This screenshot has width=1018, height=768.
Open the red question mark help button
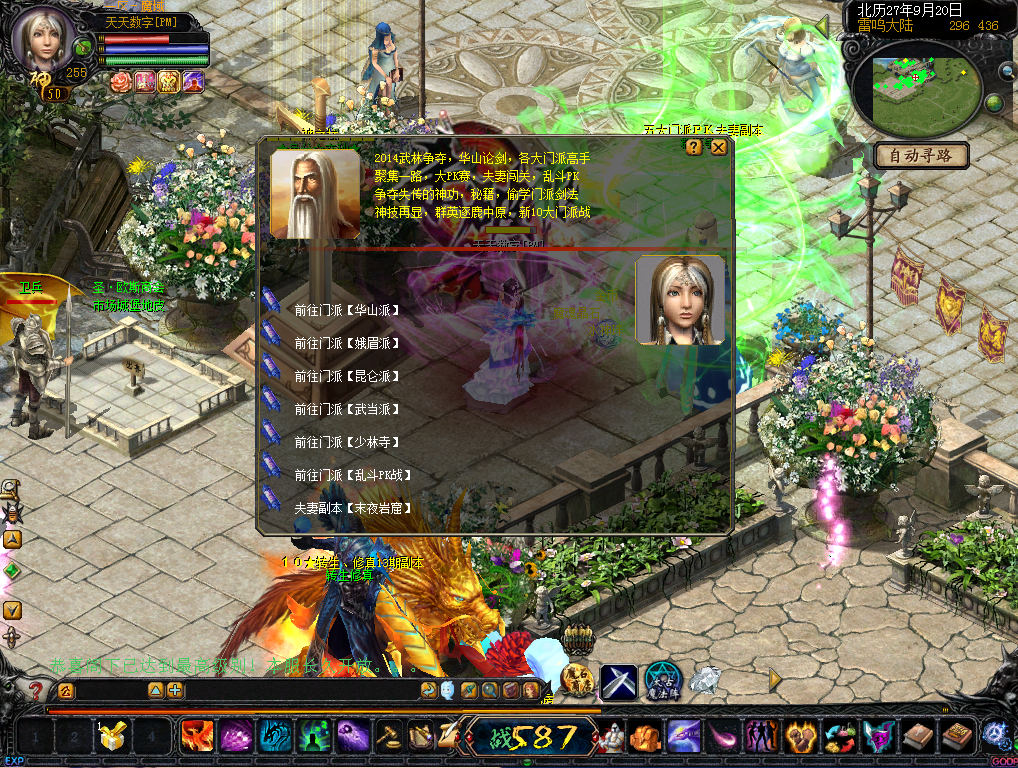click(x=36, y=690)
